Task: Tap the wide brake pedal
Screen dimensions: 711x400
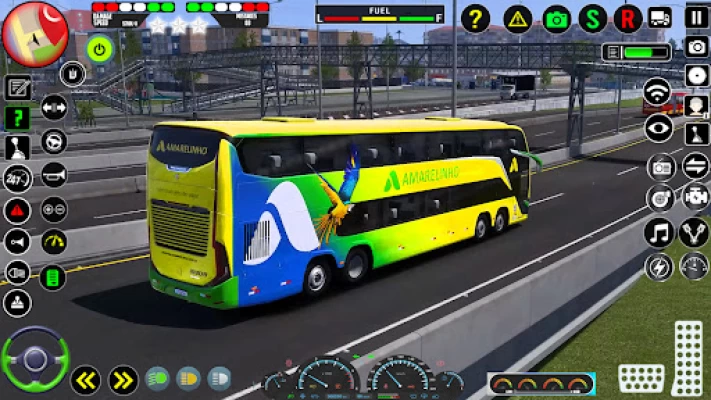Action: (x=641, y=379)
